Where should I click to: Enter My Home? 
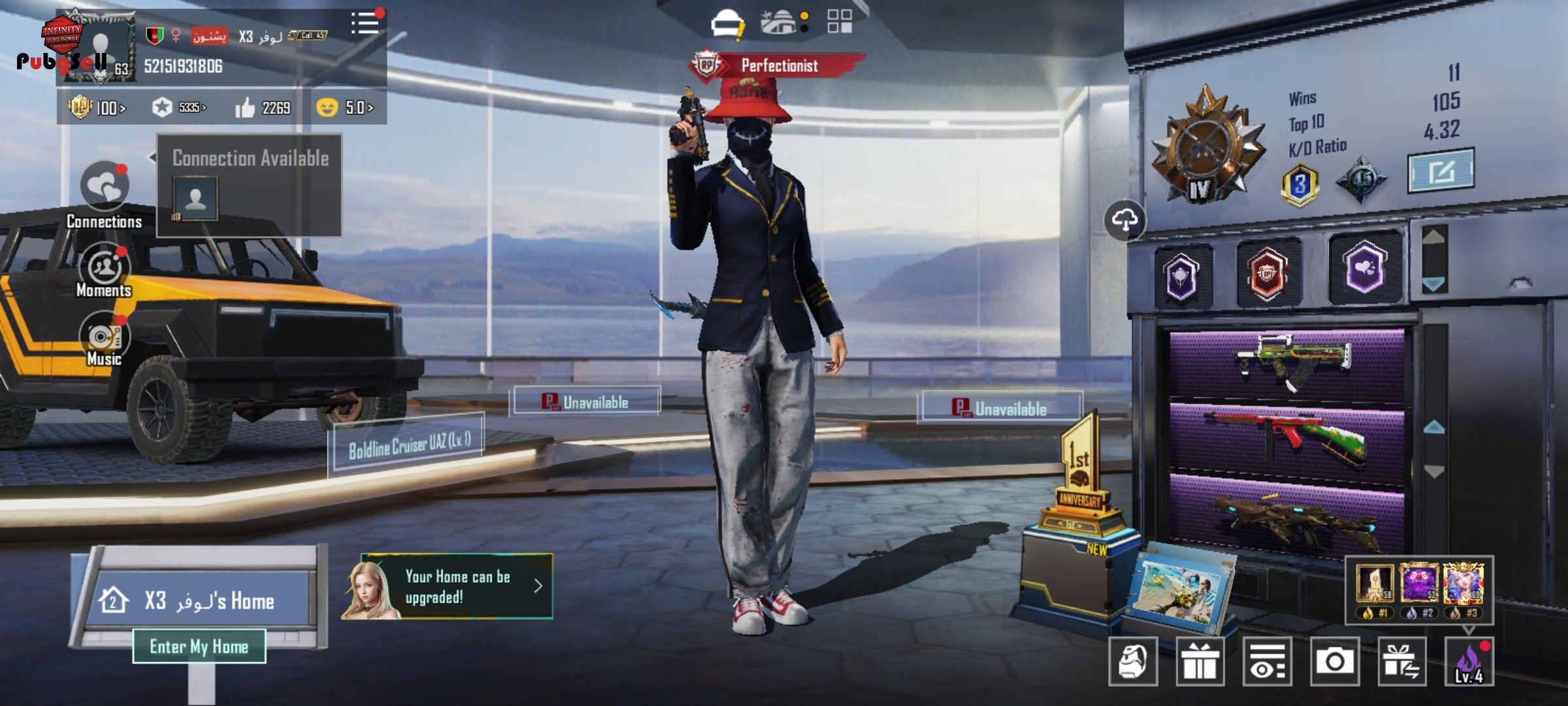coord(199,647)
